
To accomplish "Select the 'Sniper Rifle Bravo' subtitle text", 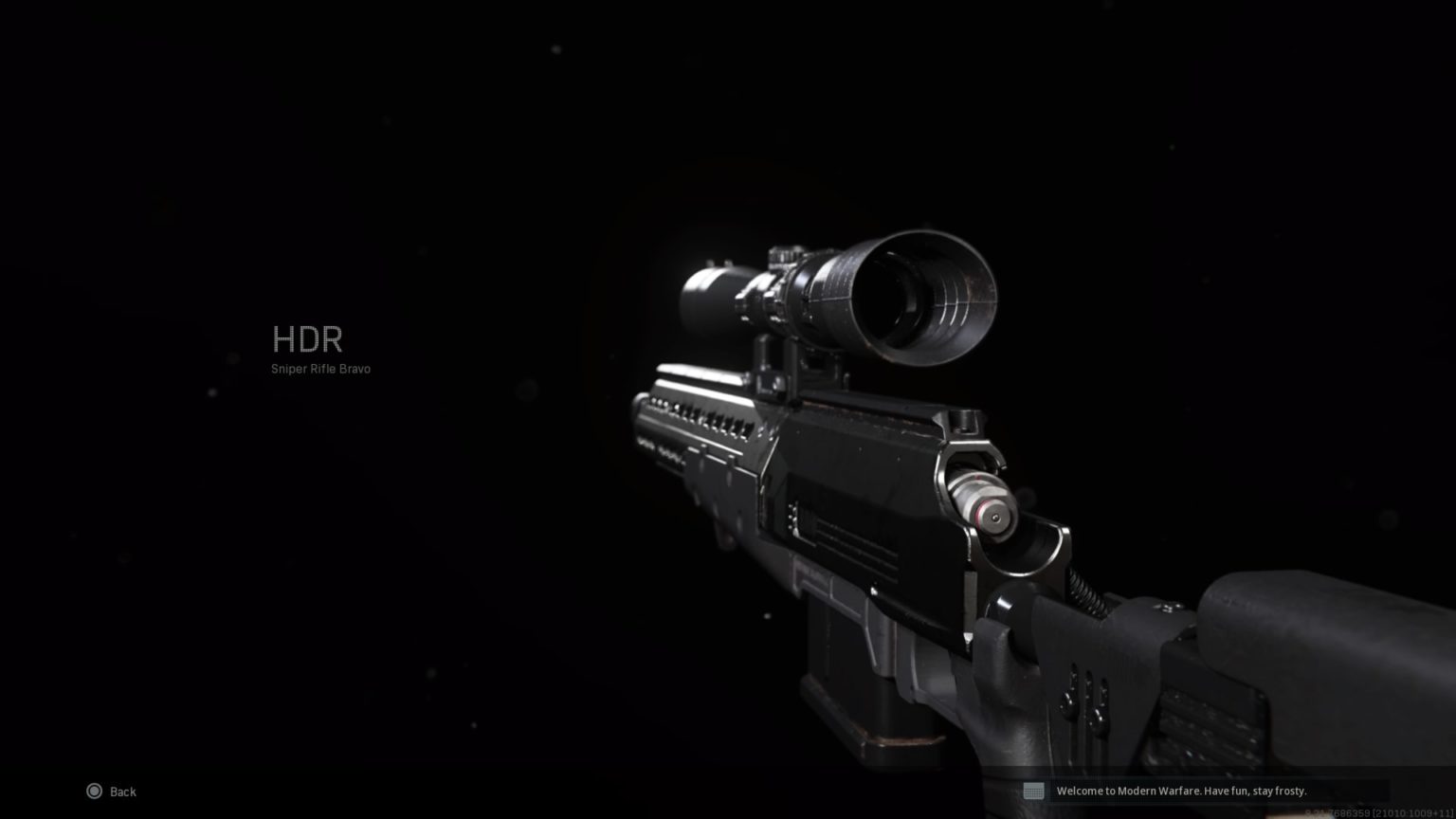I will tap(321, 369).
